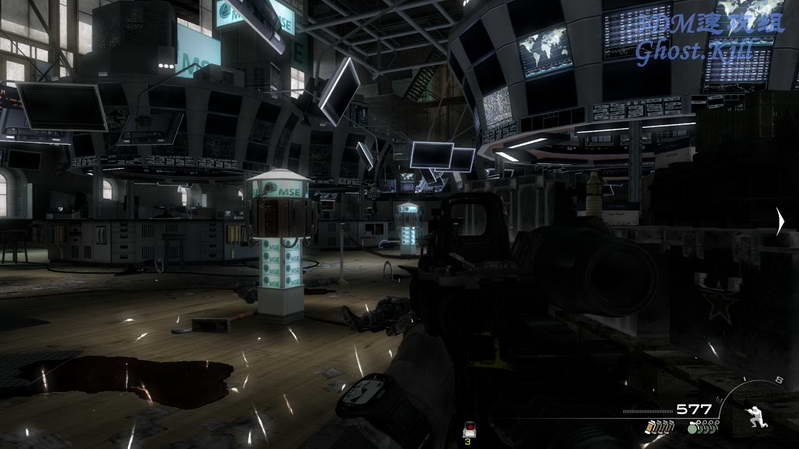The width and height of the screenshot is (799, 449).
Task: Select the flashbang grenade icon
Action: tap(651, 428)
